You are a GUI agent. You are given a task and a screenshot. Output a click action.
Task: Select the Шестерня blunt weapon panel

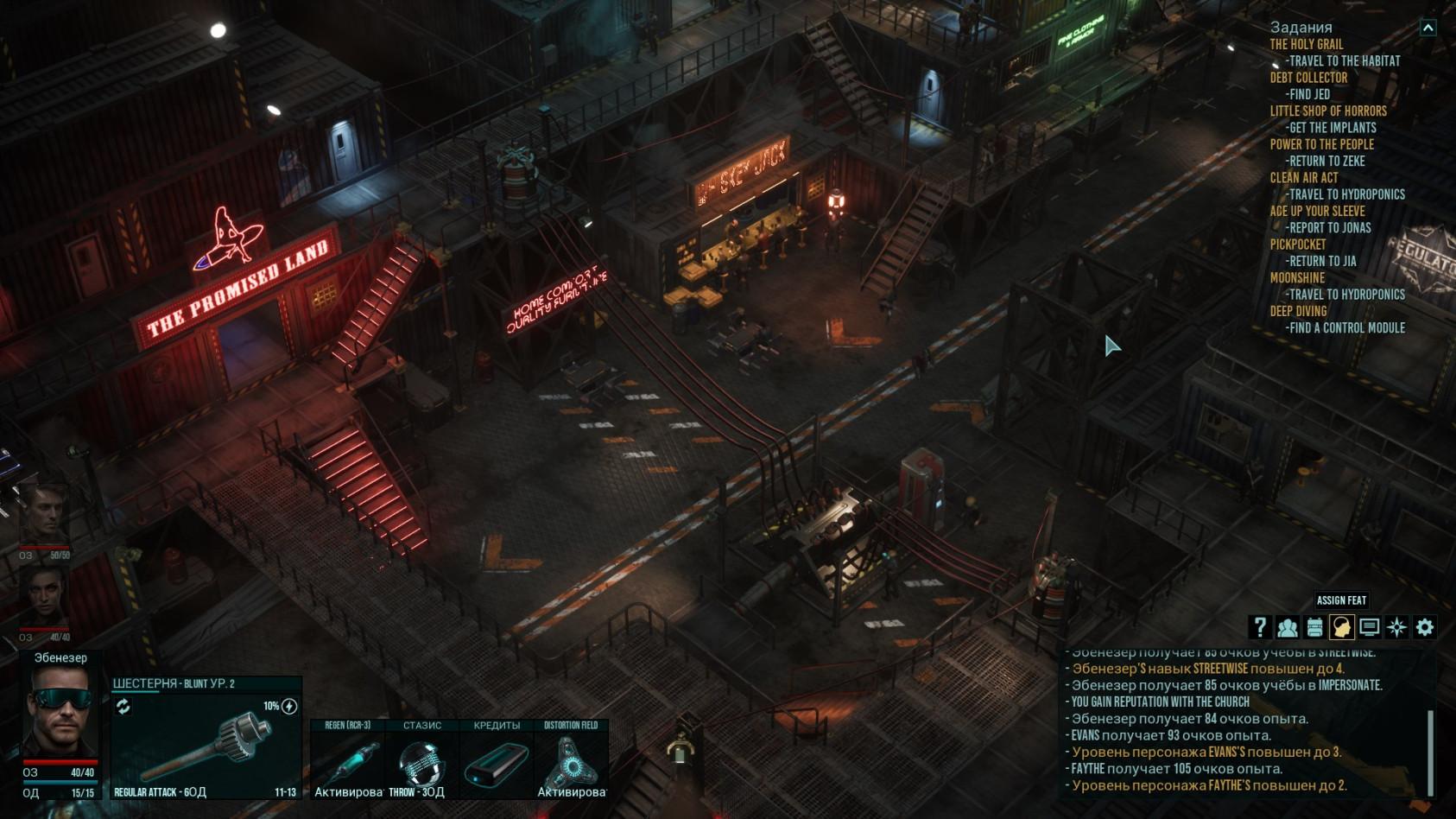coord(206,745)
